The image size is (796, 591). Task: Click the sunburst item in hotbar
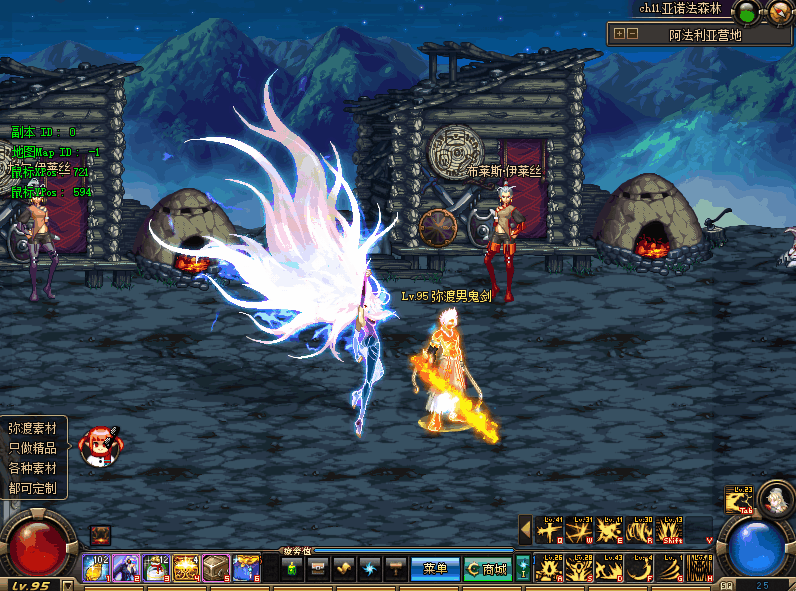[186, 568]
